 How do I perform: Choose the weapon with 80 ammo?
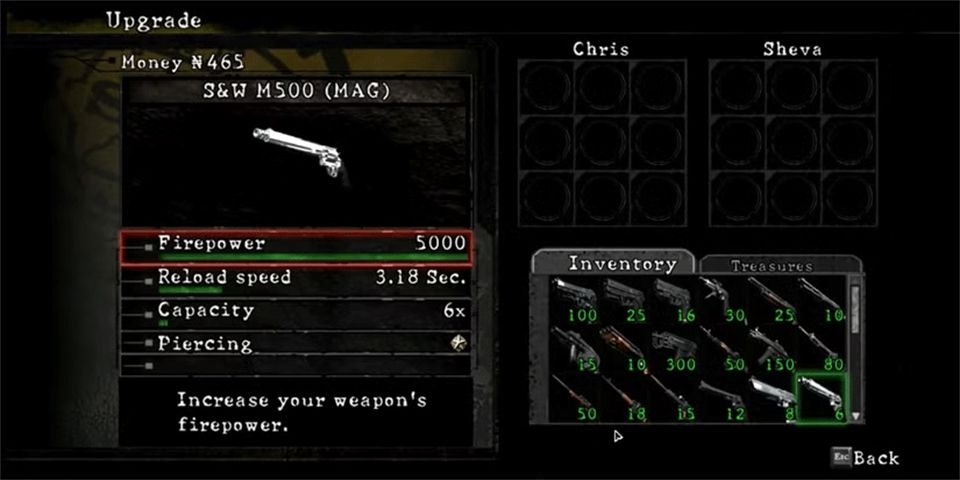click(x=821, y=349)
